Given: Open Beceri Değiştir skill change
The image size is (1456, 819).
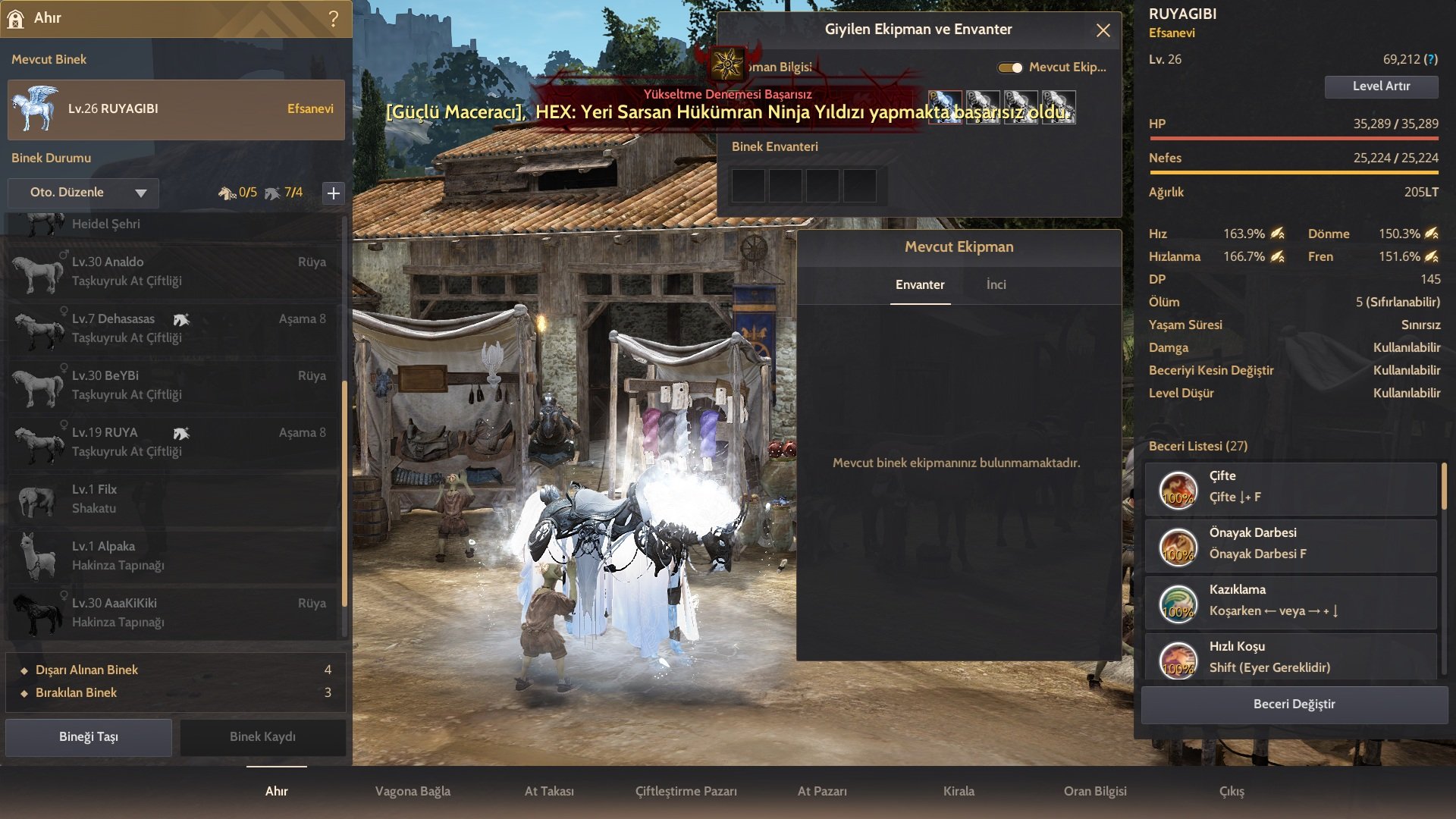Looking at the screenshot, I should [x=1294, y=704].
